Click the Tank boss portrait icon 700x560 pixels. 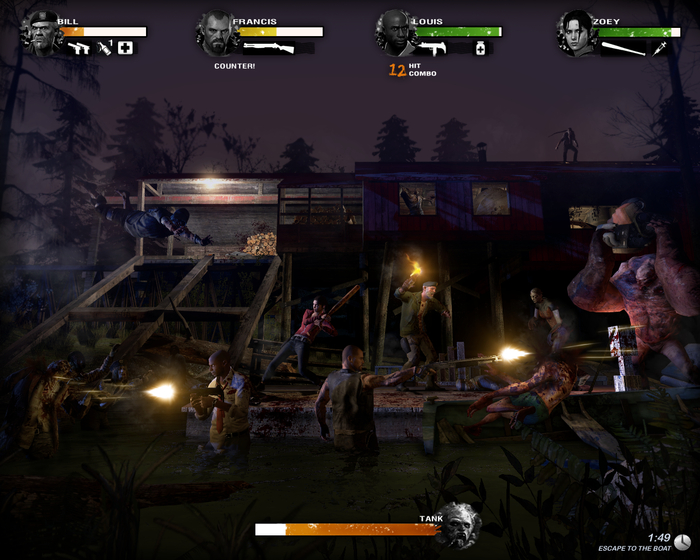[459, 524]
